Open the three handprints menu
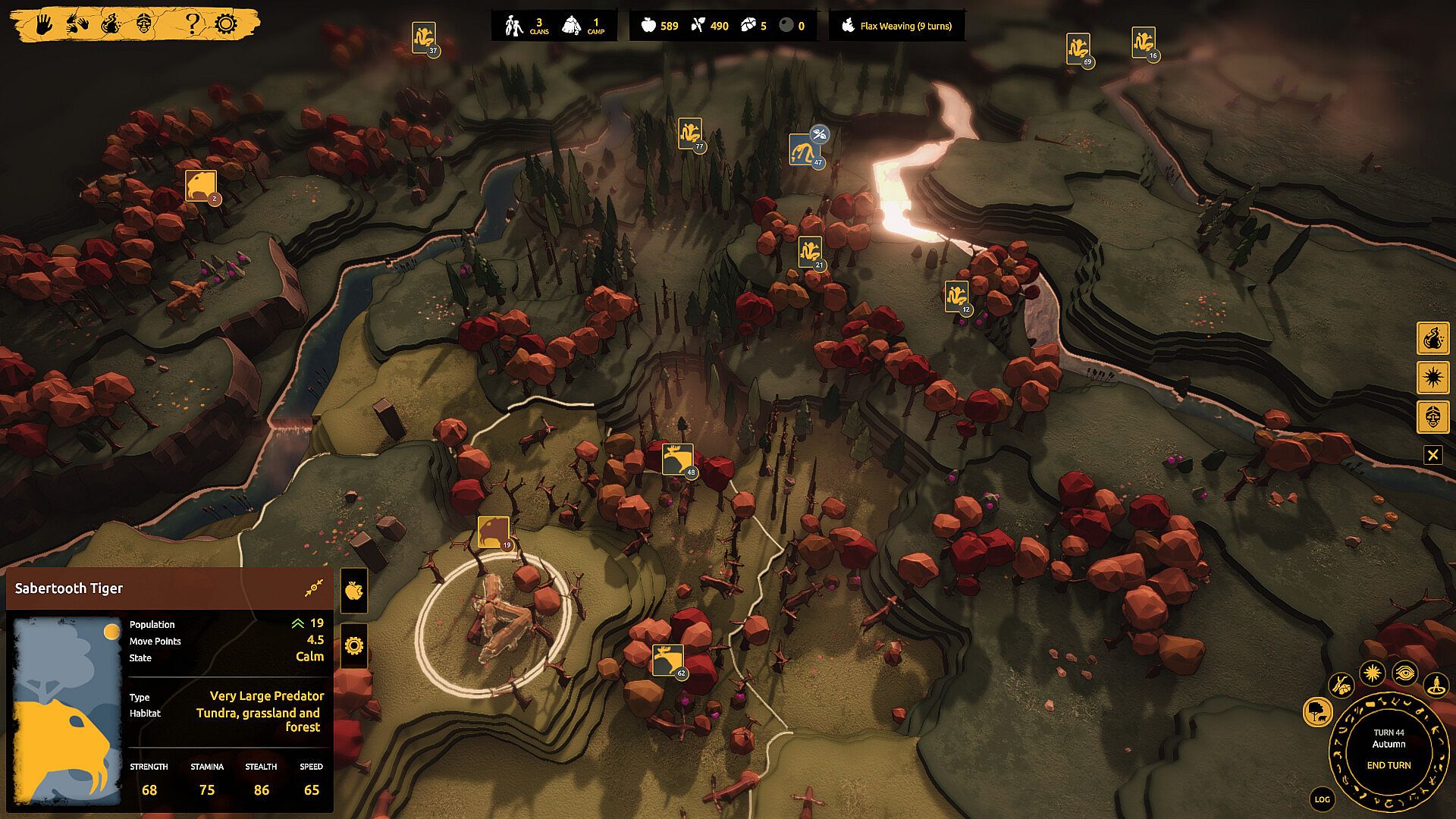The height and width of the screenshot is (819, 1456). [78, 24]
